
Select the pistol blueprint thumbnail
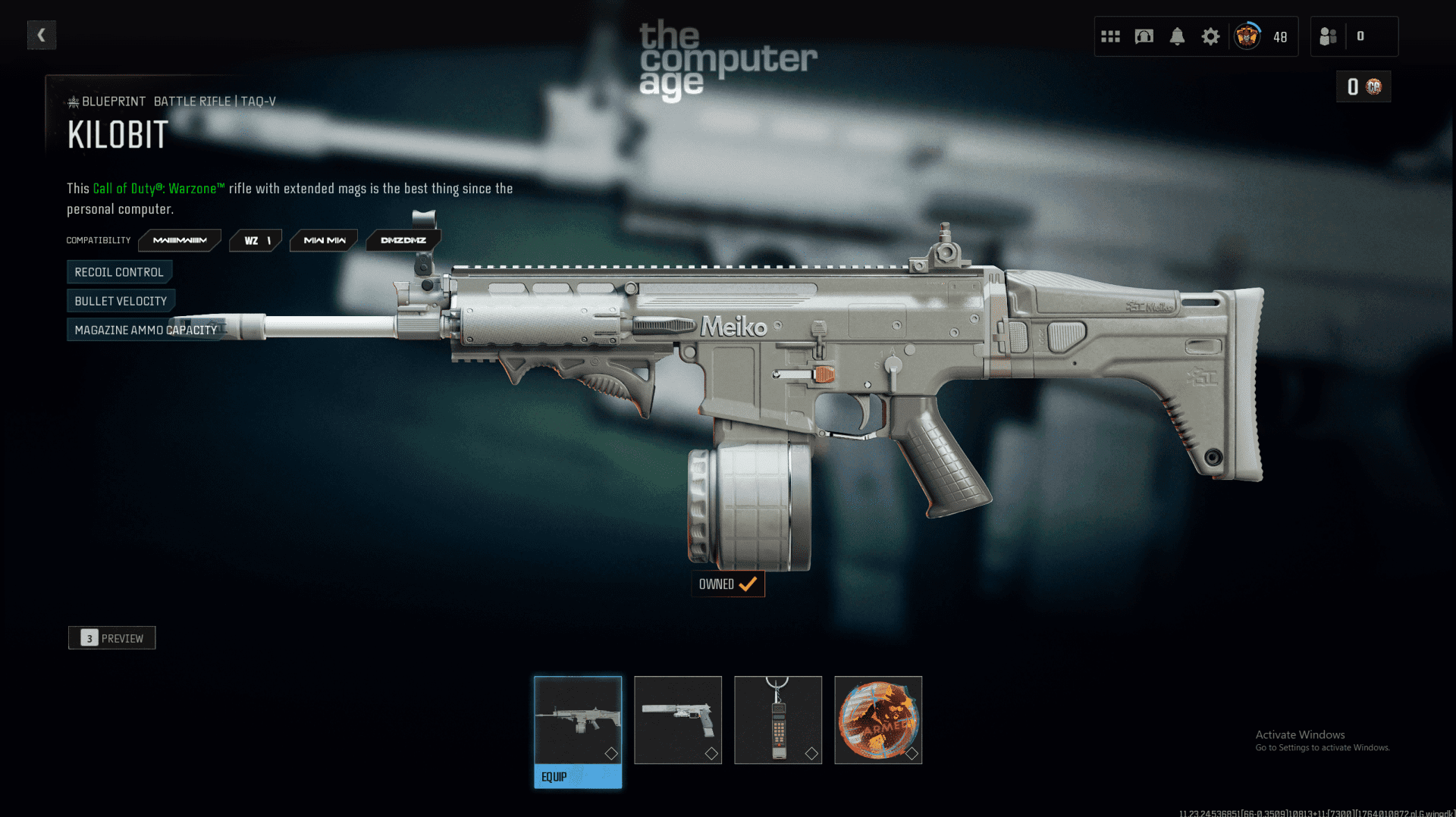tap(678, 720)
